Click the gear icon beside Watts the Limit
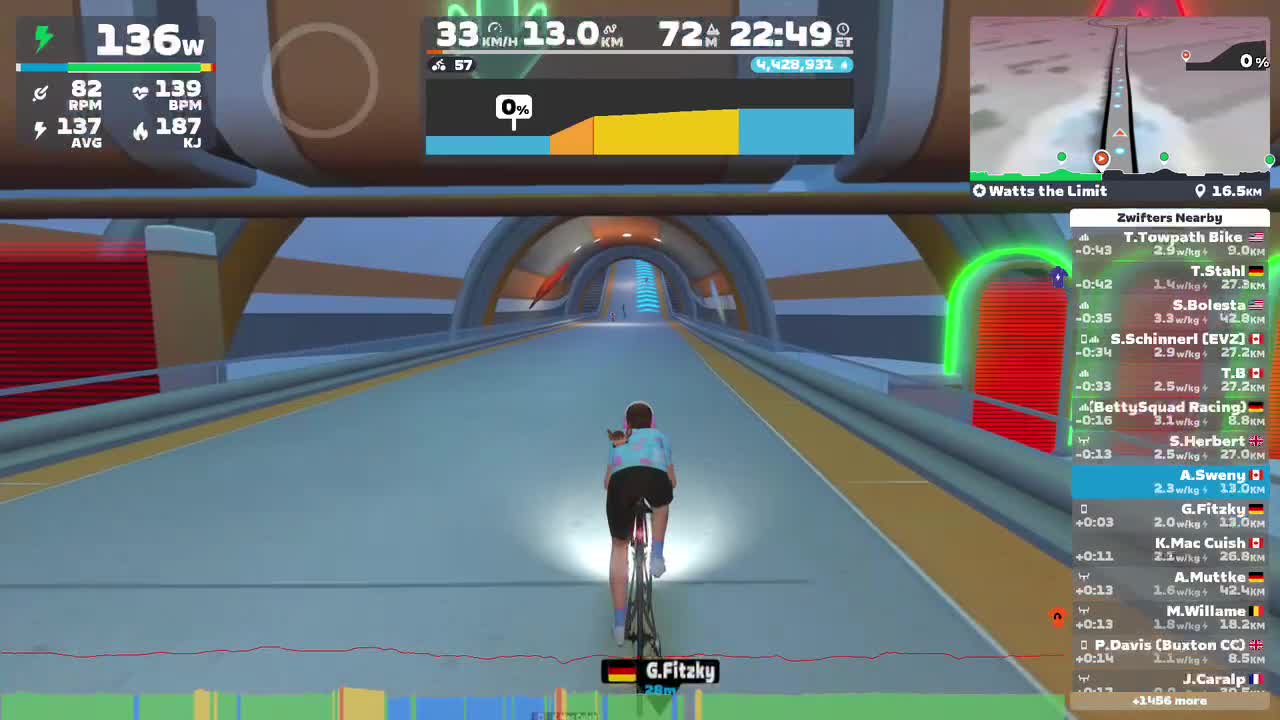Viewport: 1280px width, 720px height. click(x=981, y=191)
